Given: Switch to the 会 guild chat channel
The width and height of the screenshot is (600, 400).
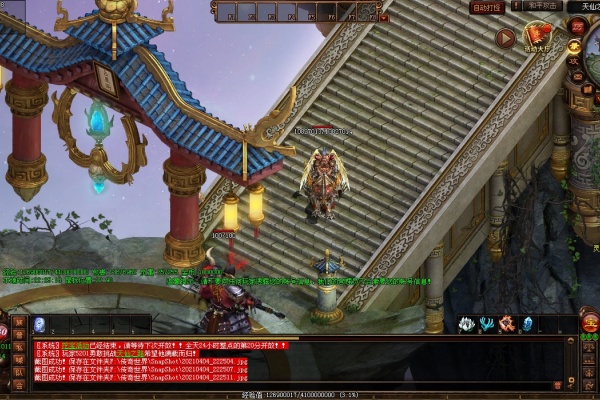Looking at the screenshot, I should 18,383.
